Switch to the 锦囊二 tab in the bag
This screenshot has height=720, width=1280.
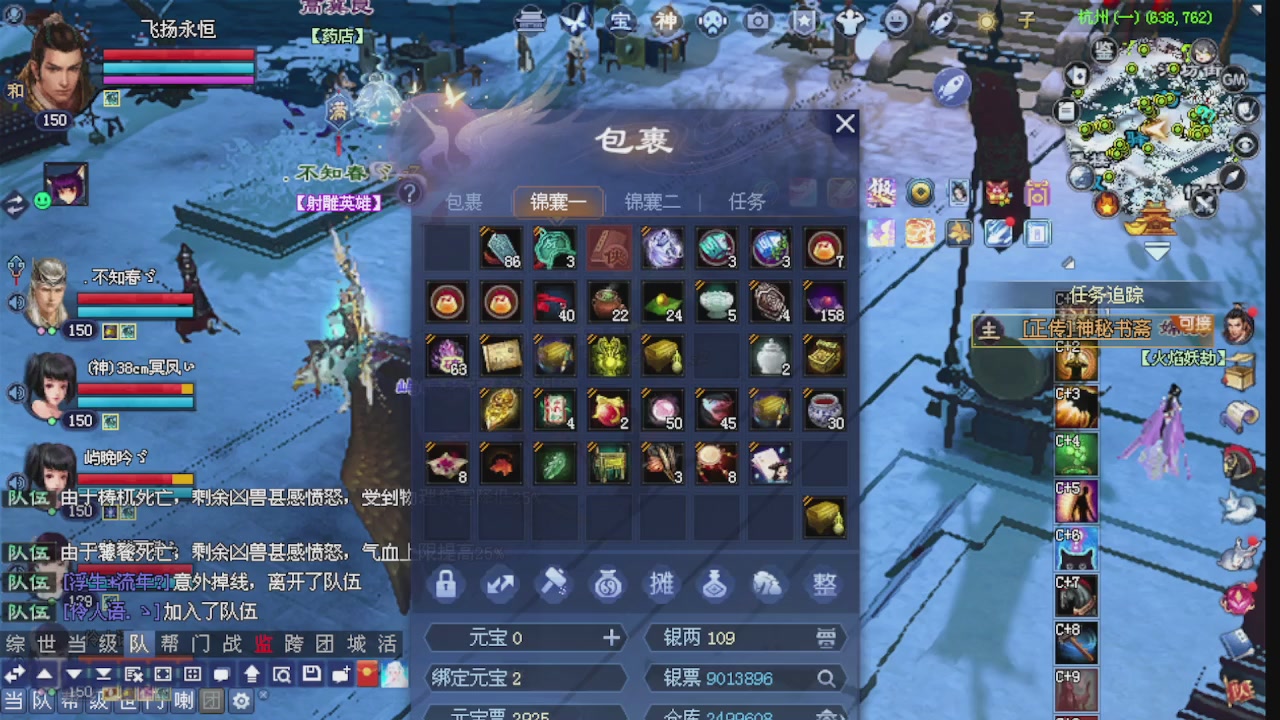pyautogui.click(x=652, y=202)
